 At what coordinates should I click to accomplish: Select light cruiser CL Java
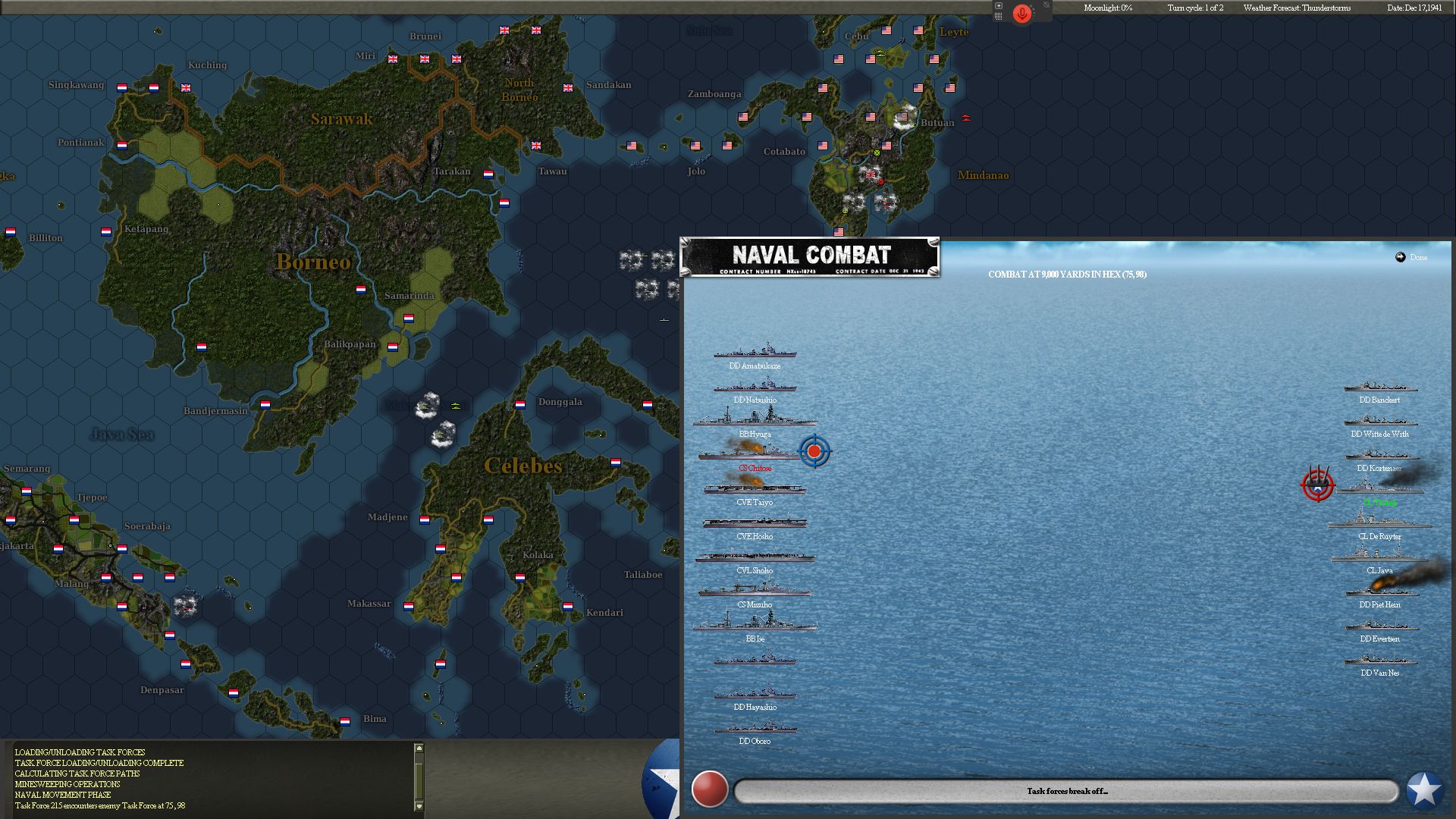point(1379,557)
